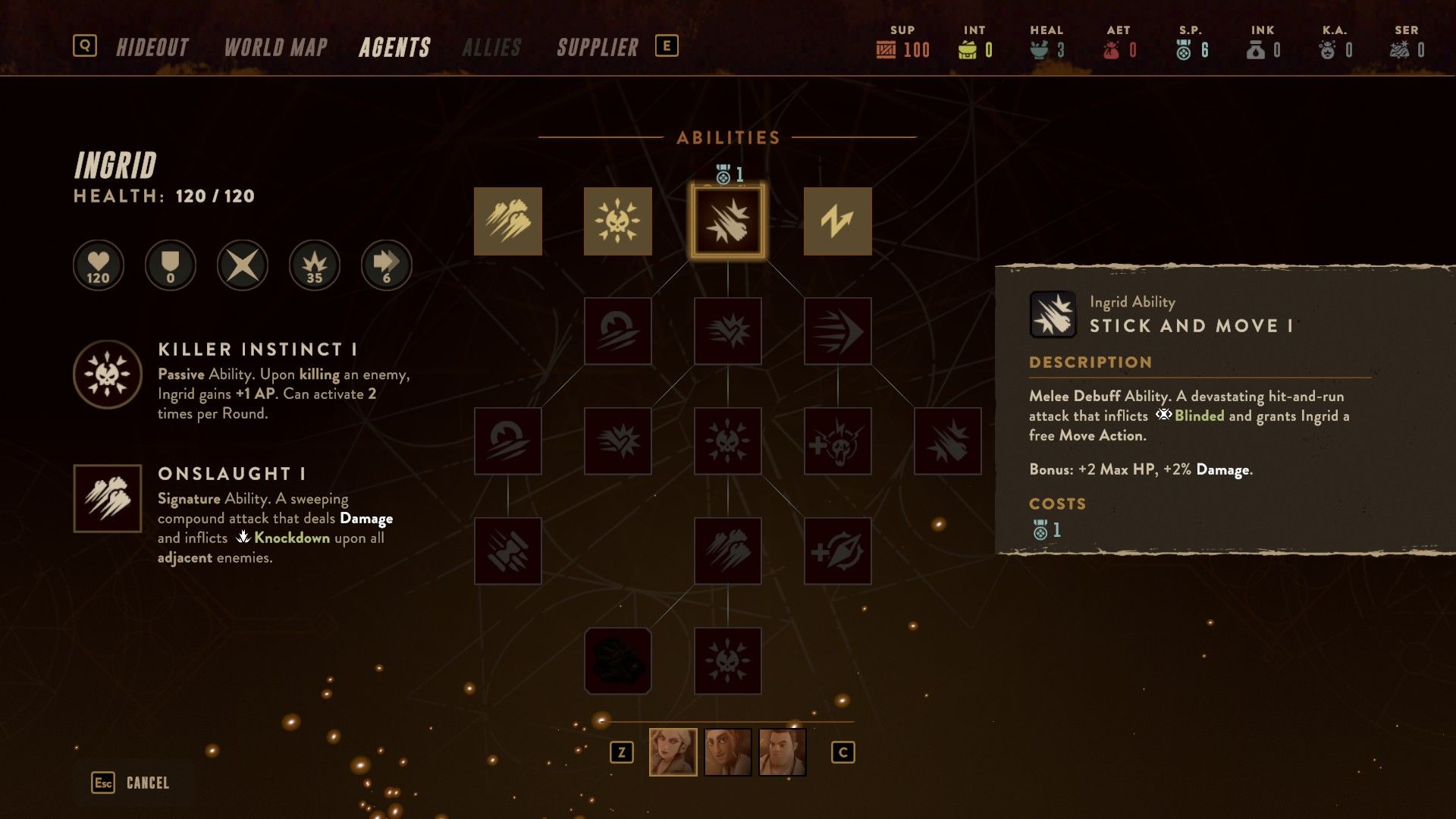Select the second agent portrait thumbnail
1456x819 pixels.
point(728,753)
